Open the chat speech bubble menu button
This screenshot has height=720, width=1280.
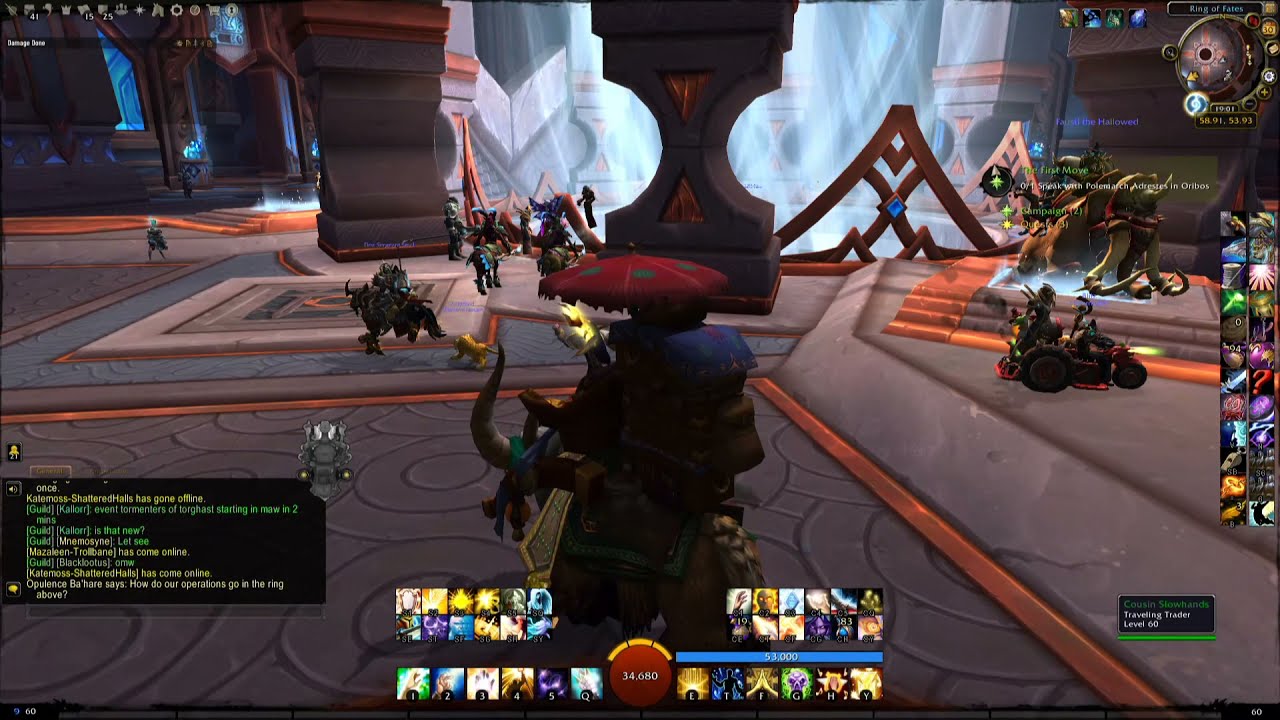tap(13, 589)
